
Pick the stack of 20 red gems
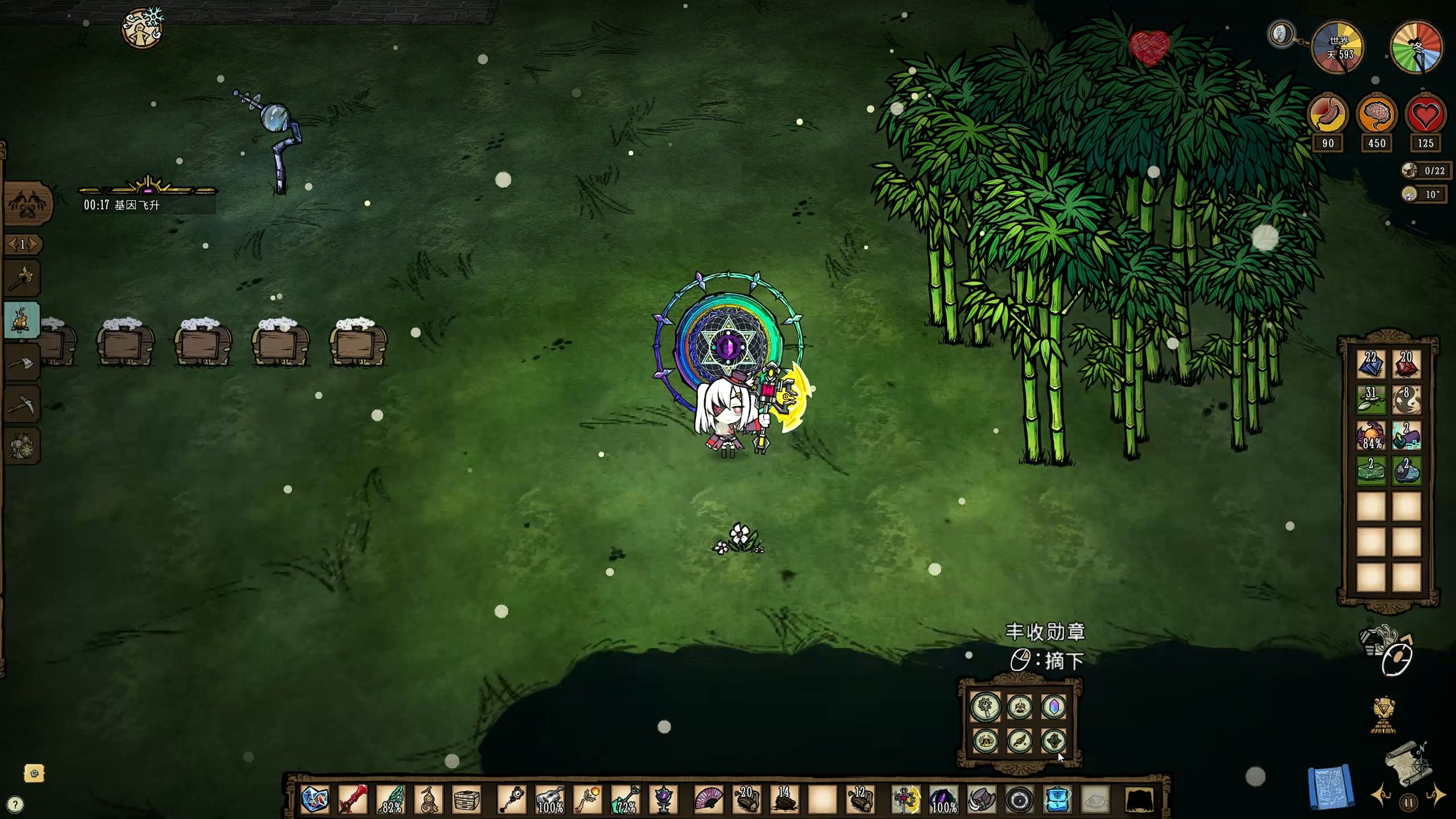coord(1406,364)
